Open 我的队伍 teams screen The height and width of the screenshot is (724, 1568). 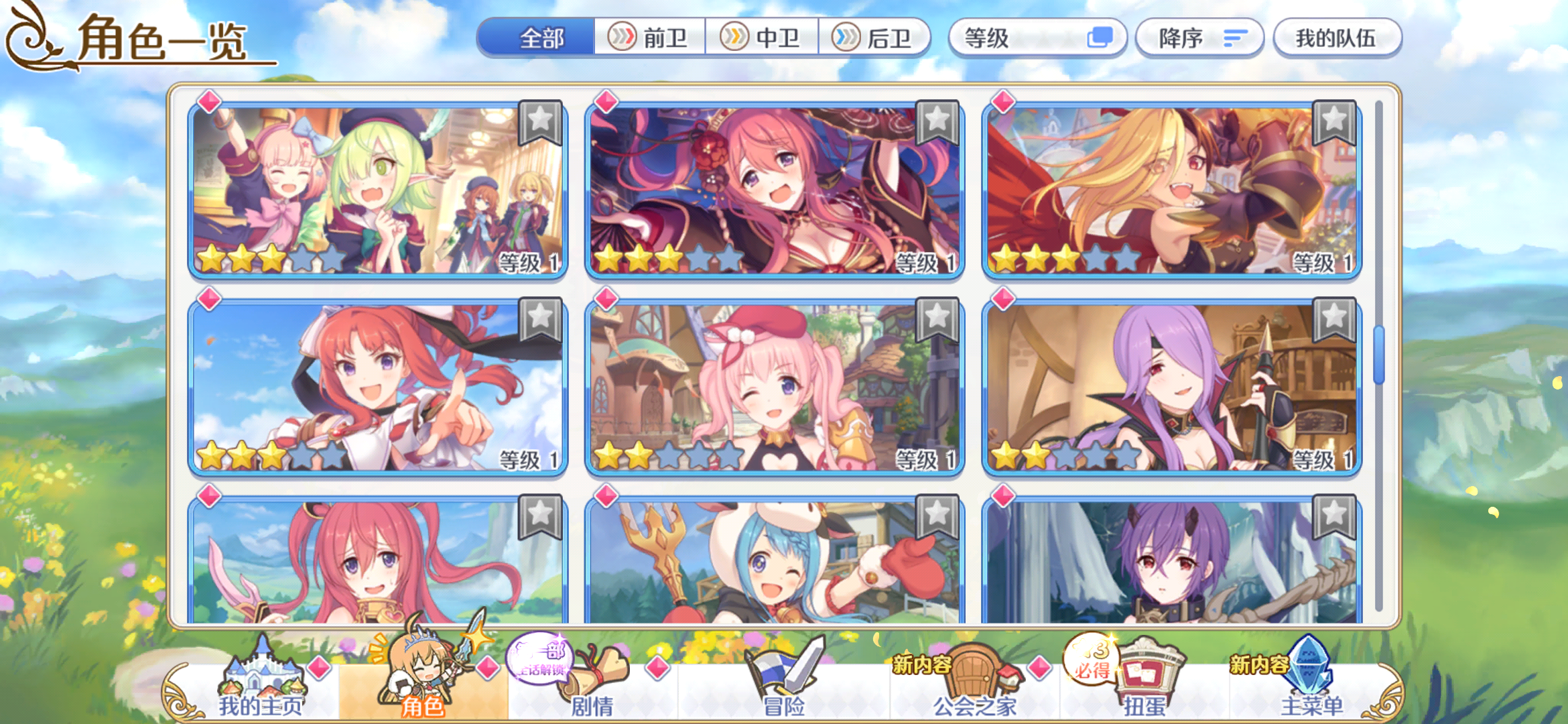click(1337, 38)
